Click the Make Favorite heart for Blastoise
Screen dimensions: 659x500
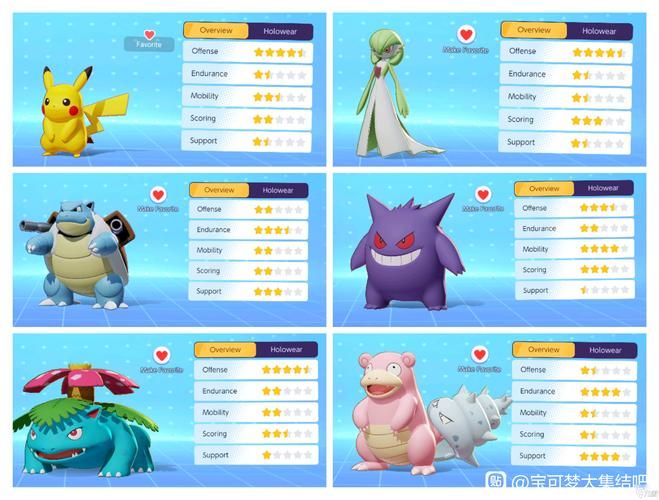(x=157, y=194)
